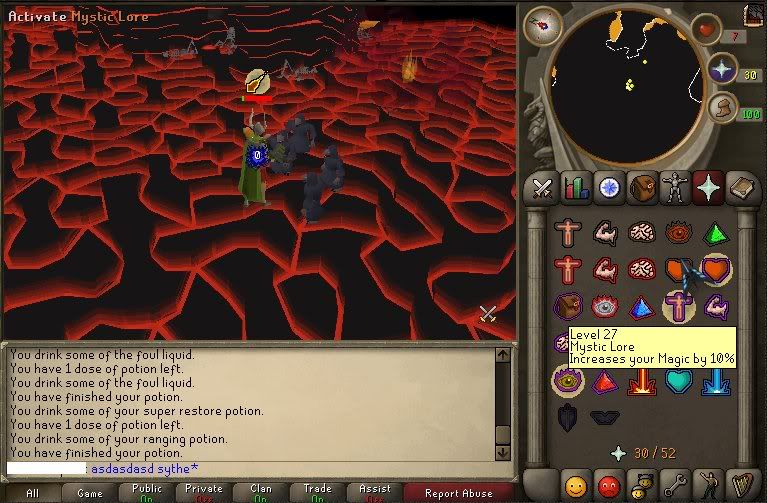This screenshot has width=767, height=503.
Task: Switch to the Skills stats tab
Action: click(x=576, y=187)
